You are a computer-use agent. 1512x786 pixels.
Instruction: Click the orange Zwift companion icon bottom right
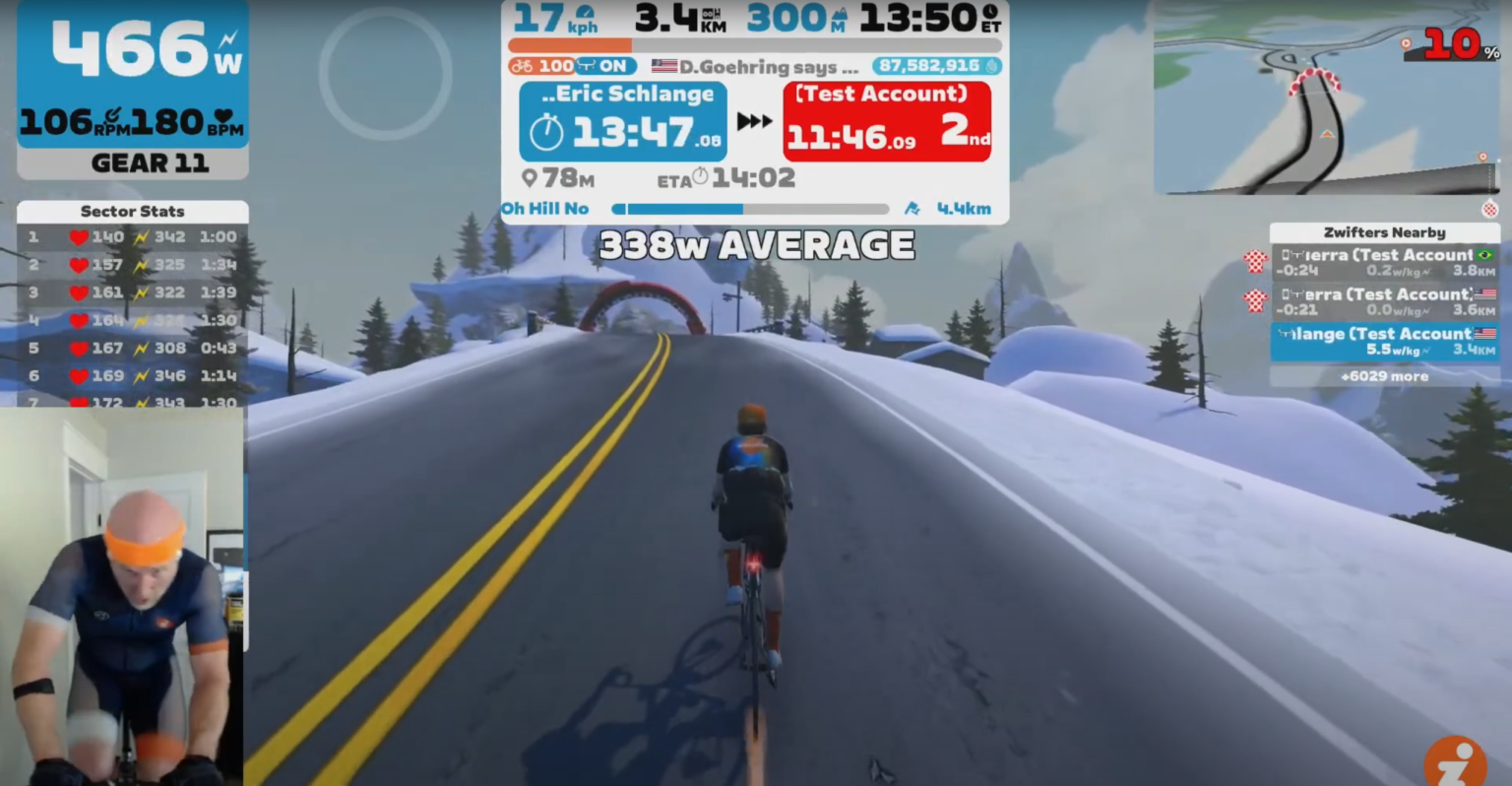pos(1456,762)
